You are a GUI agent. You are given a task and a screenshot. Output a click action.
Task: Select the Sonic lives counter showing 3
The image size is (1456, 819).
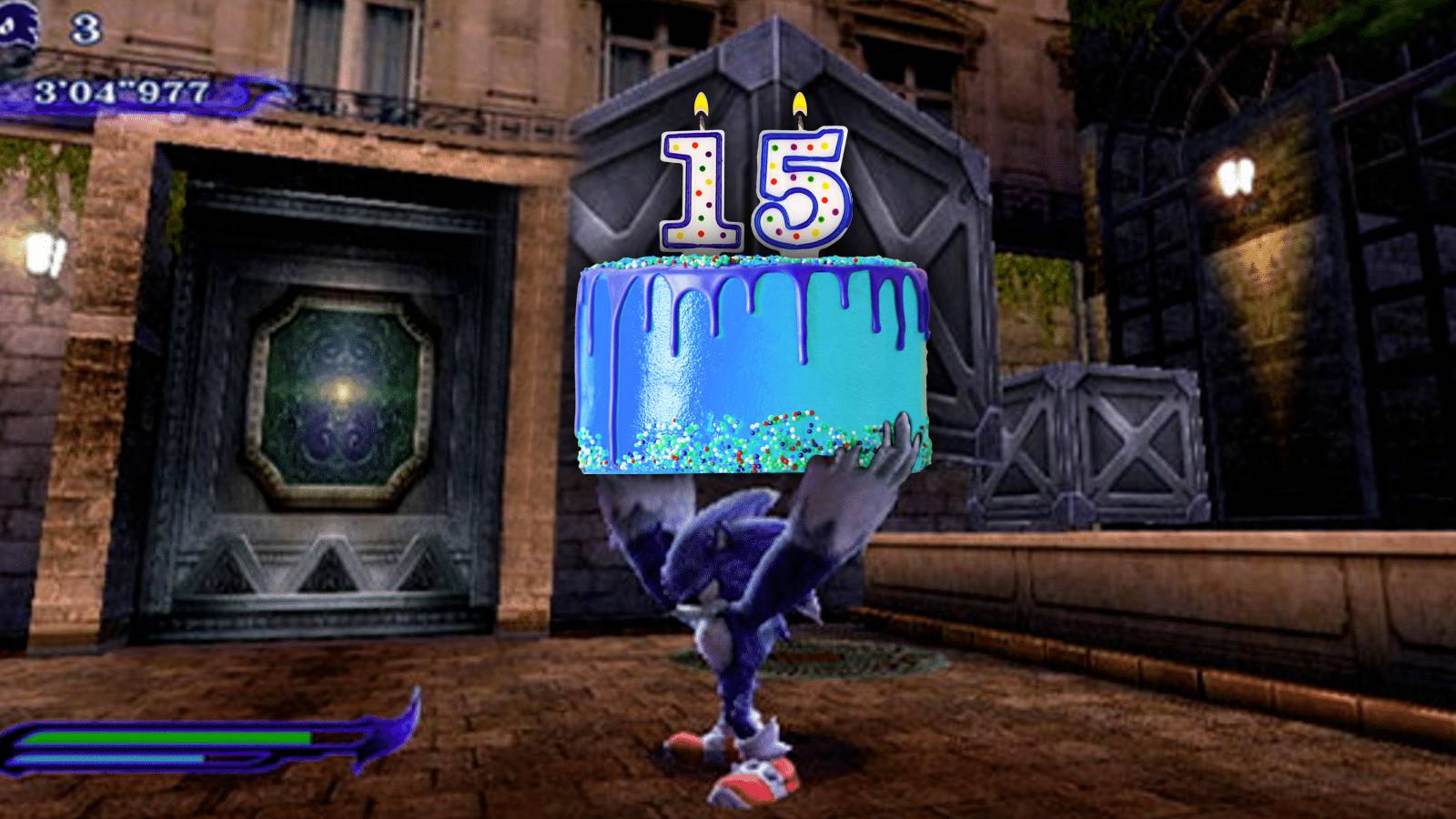(x=86, y=27)
